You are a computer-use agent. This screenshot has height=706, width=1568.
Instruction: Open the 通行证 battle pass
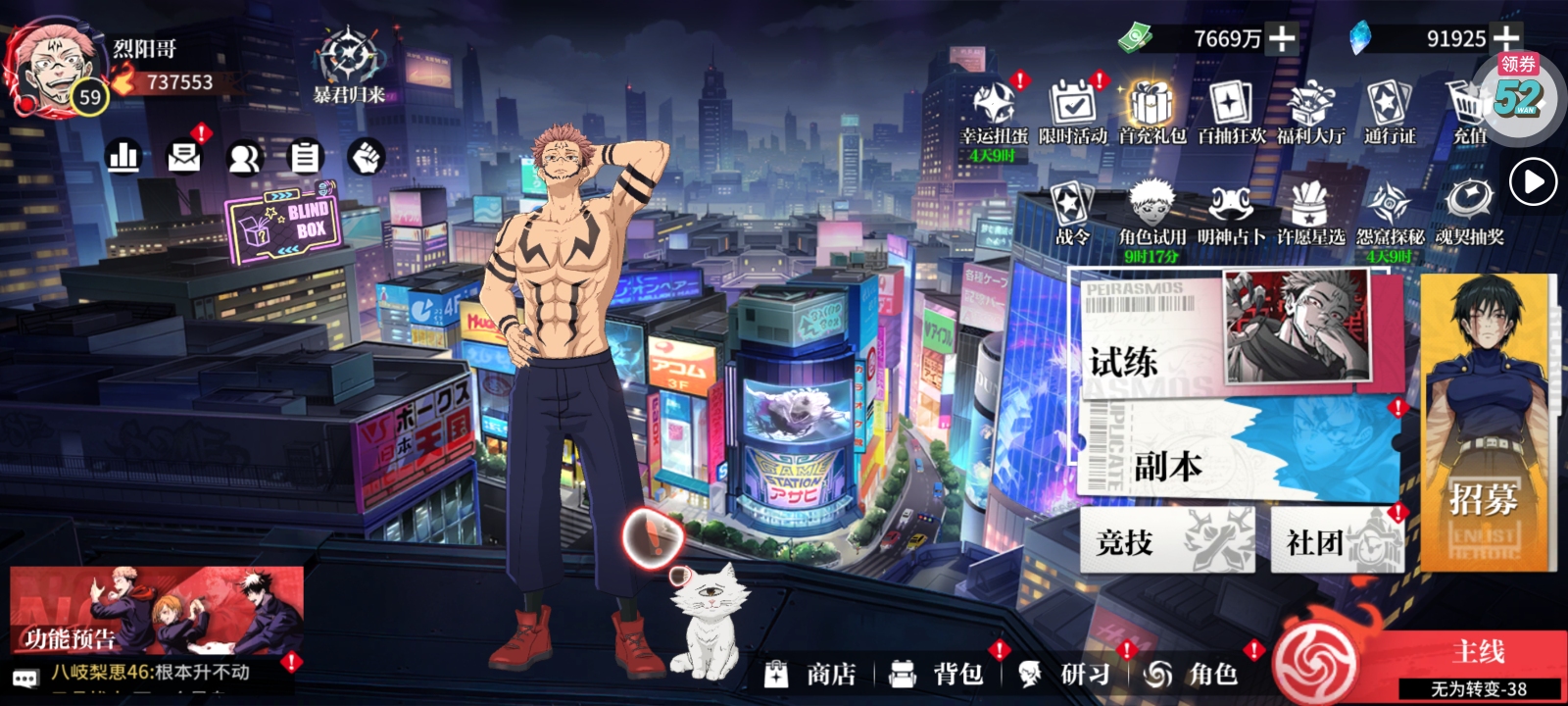pos(1390,112)
